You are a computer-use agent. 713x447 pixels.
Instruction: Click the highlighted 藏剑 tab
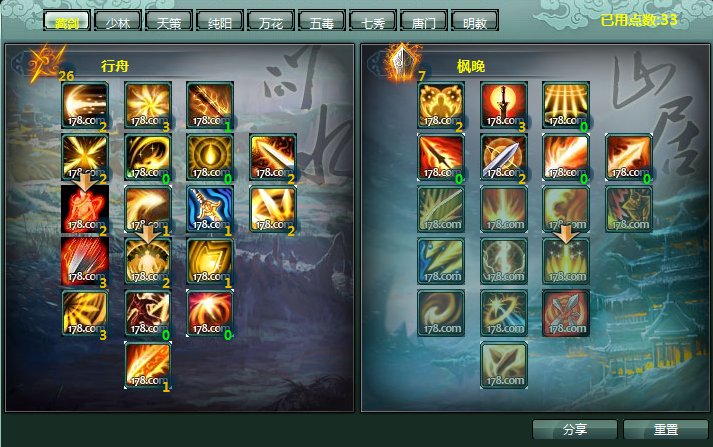pyautogui.click(x=66, y=21)
